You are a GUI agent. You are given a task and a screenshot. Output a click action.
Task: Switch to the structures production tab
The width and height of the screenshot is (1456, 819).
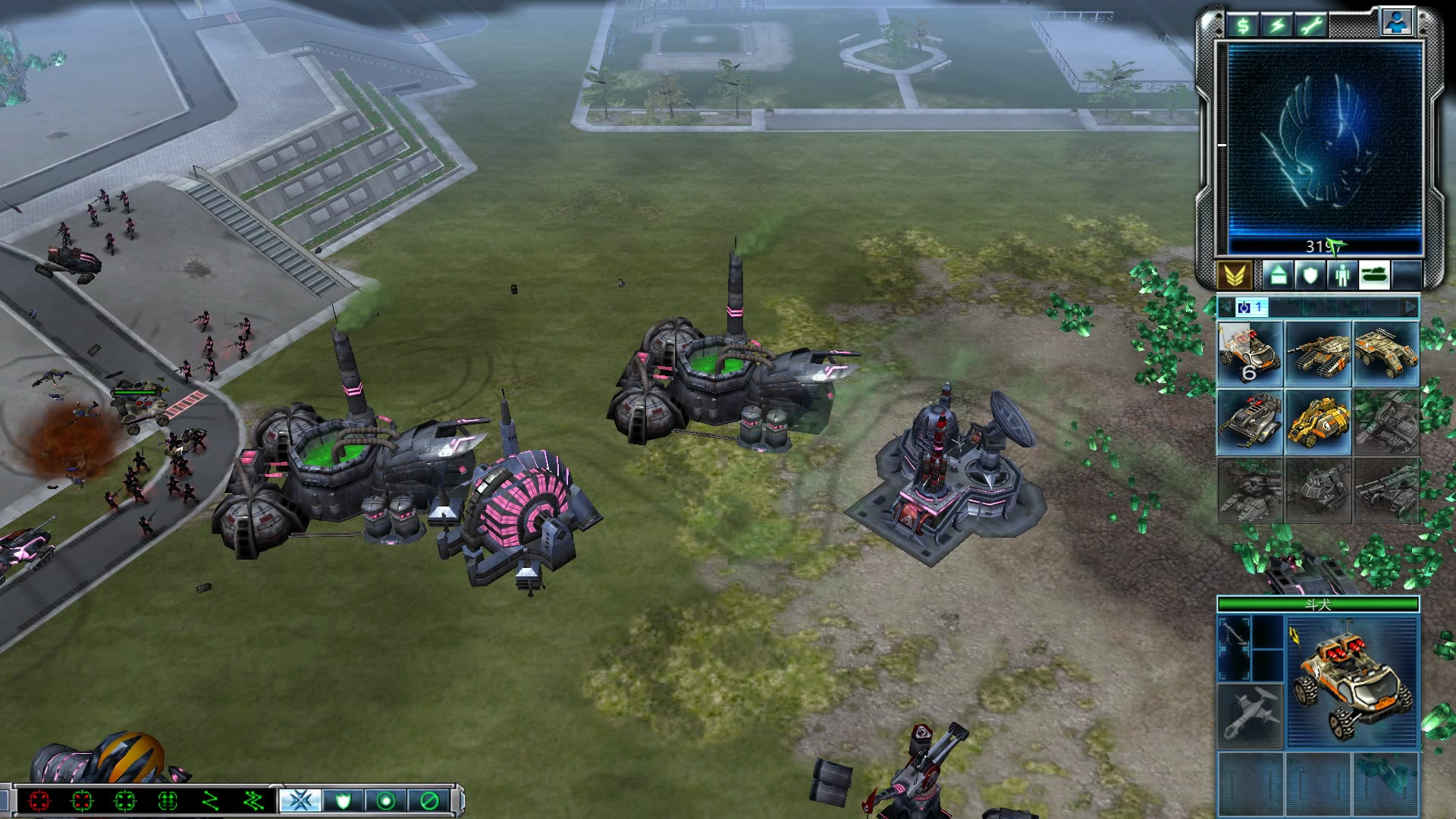[x=1278, y=275]
